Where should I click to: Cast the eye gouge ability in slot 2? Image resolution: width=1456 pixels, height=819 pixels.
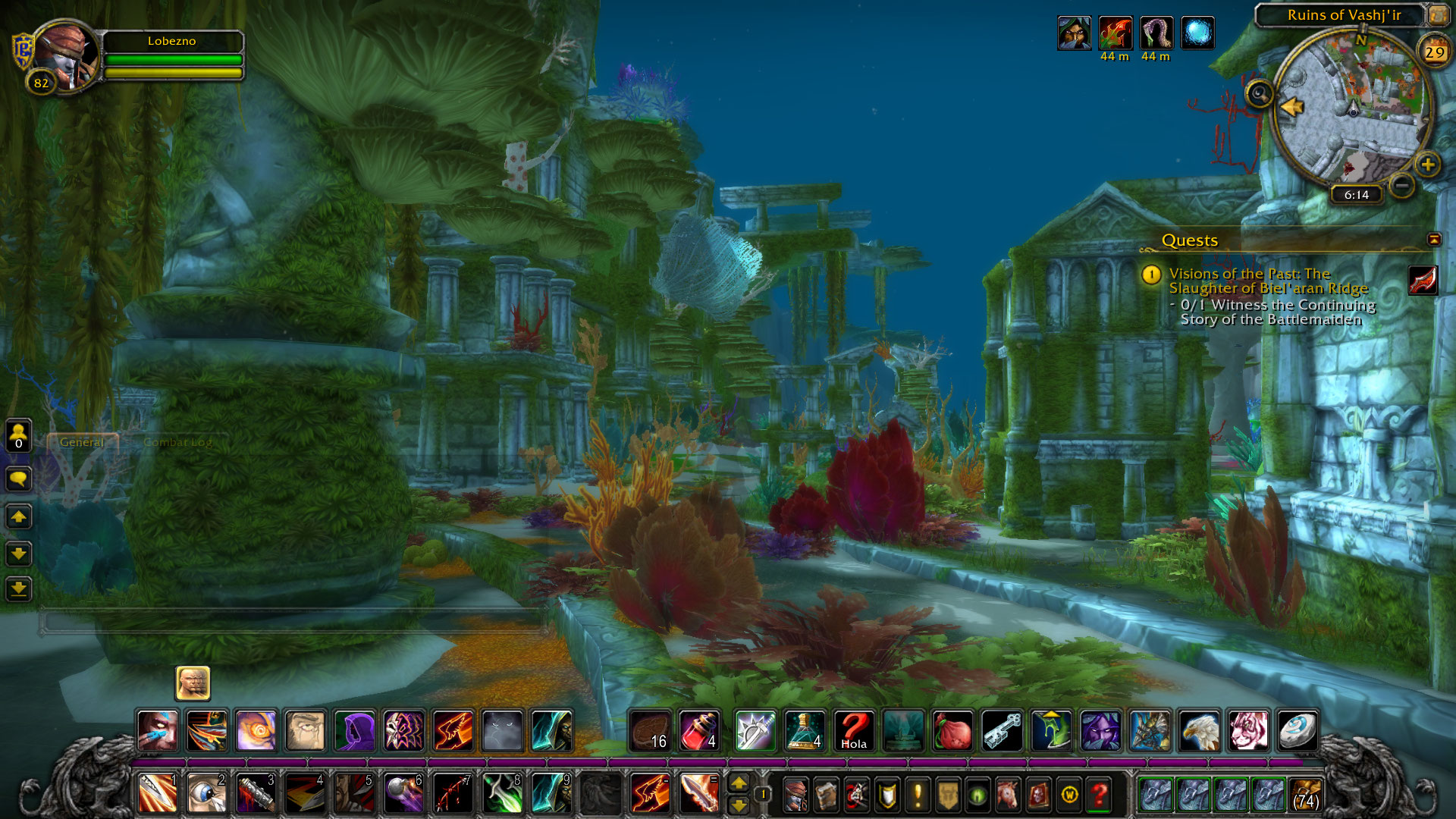pyautogui.click(x=206, y=794)
